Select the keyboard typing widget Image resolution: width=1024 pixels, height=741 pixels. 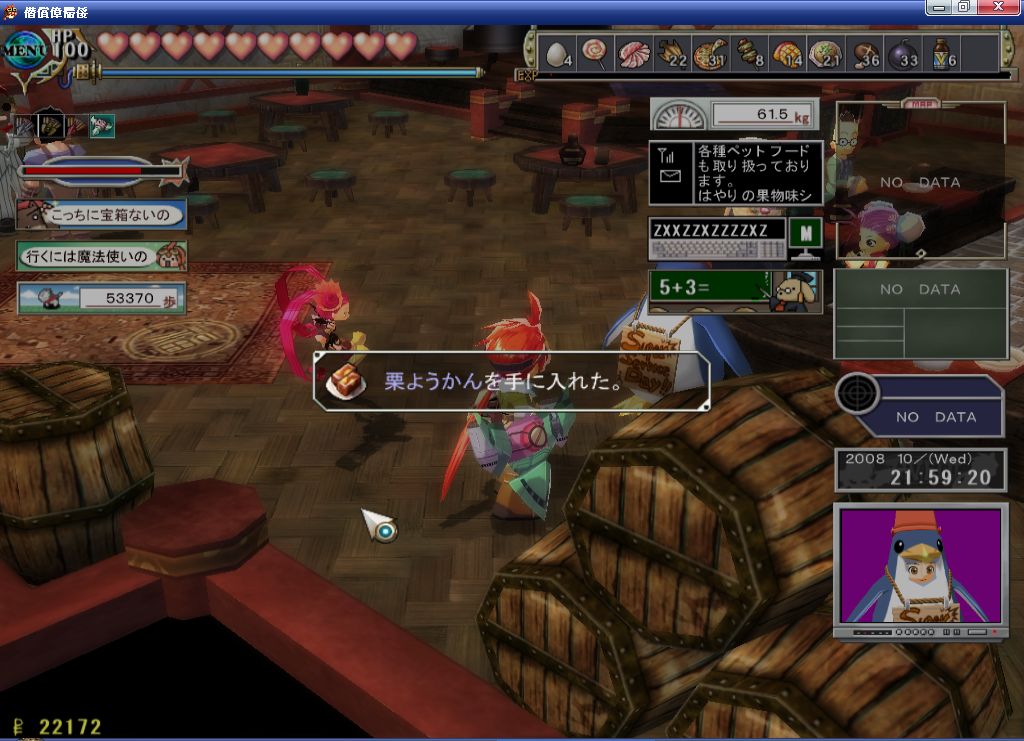pos(717,239)
